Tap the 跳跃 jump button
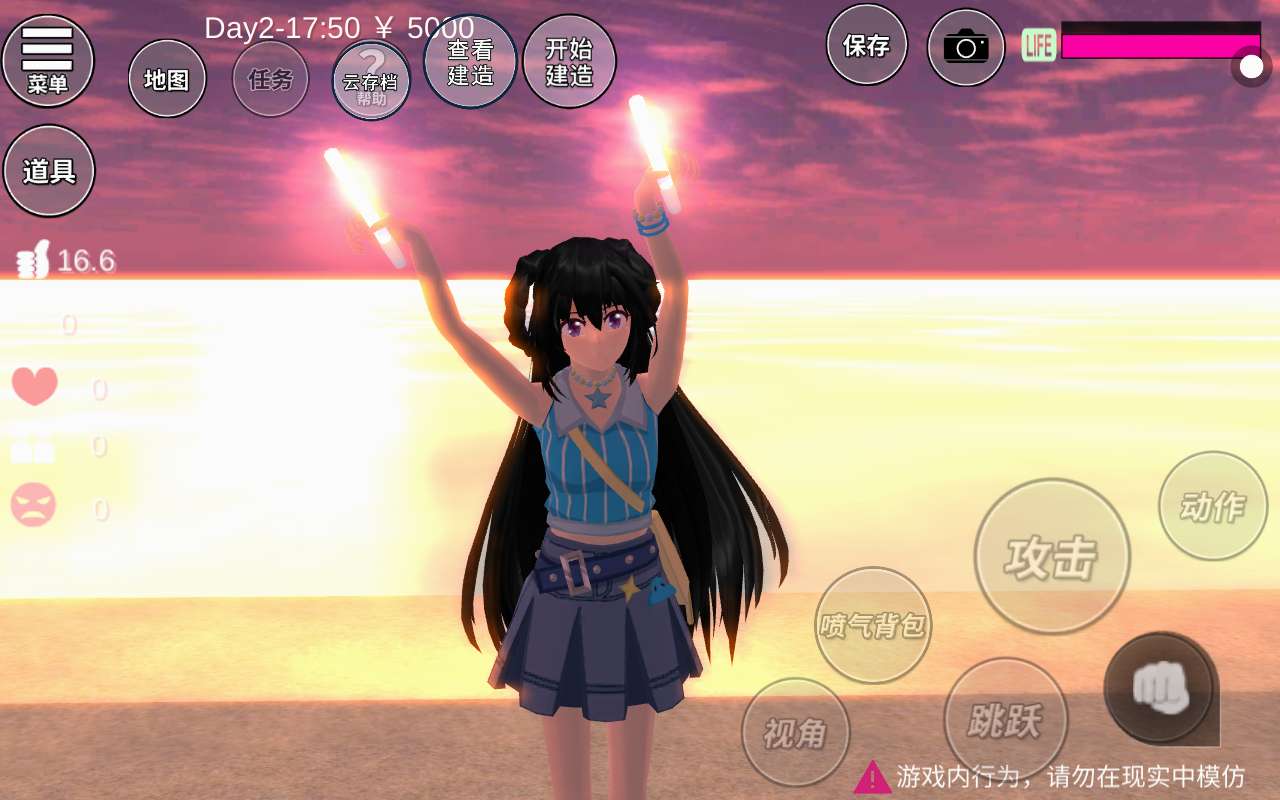The width and height of the screenshot is (1280, 800). click(x=1005, y=719)
